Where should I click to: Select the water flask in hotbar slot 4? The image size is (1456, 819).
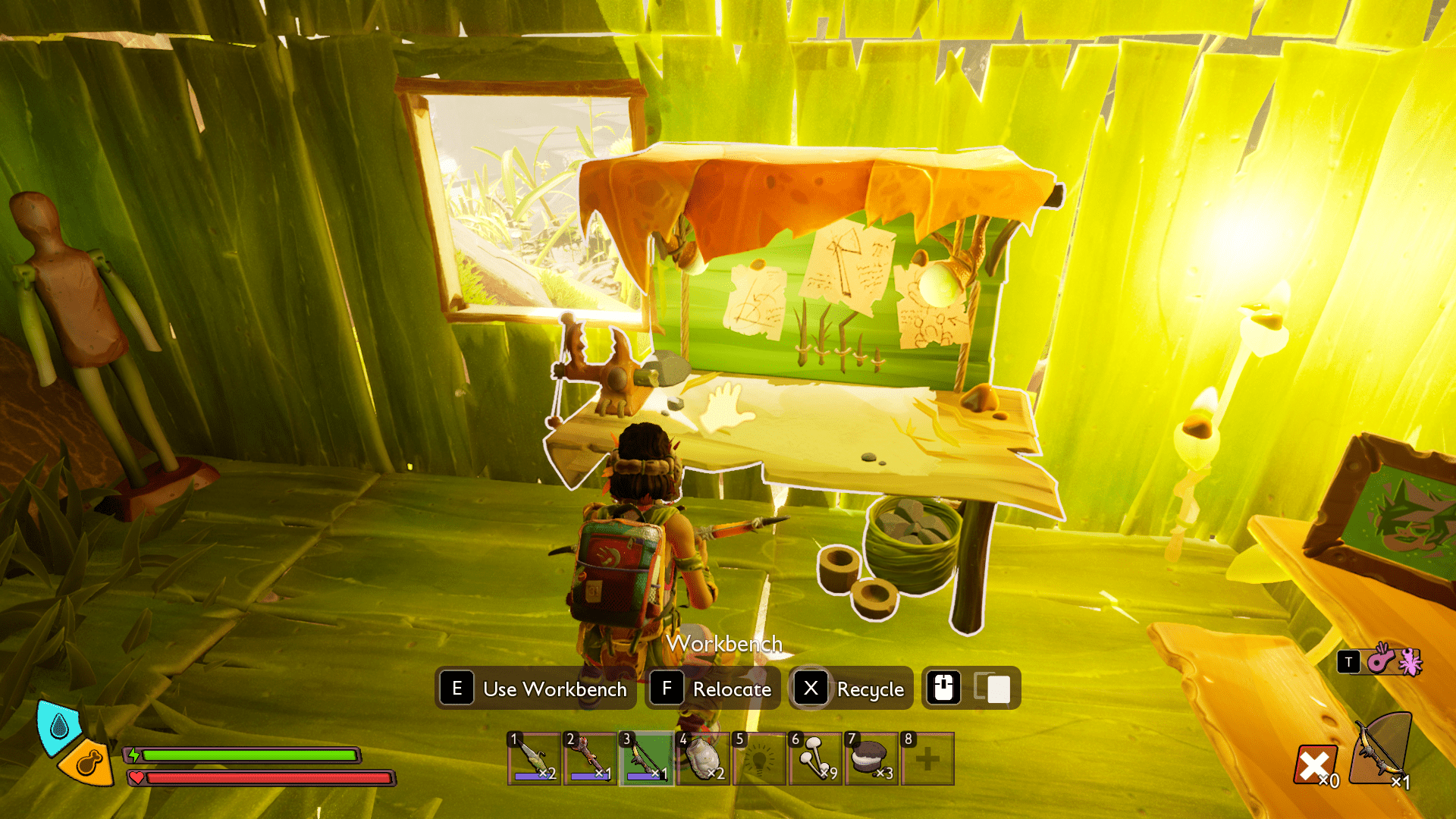point(702,758)
